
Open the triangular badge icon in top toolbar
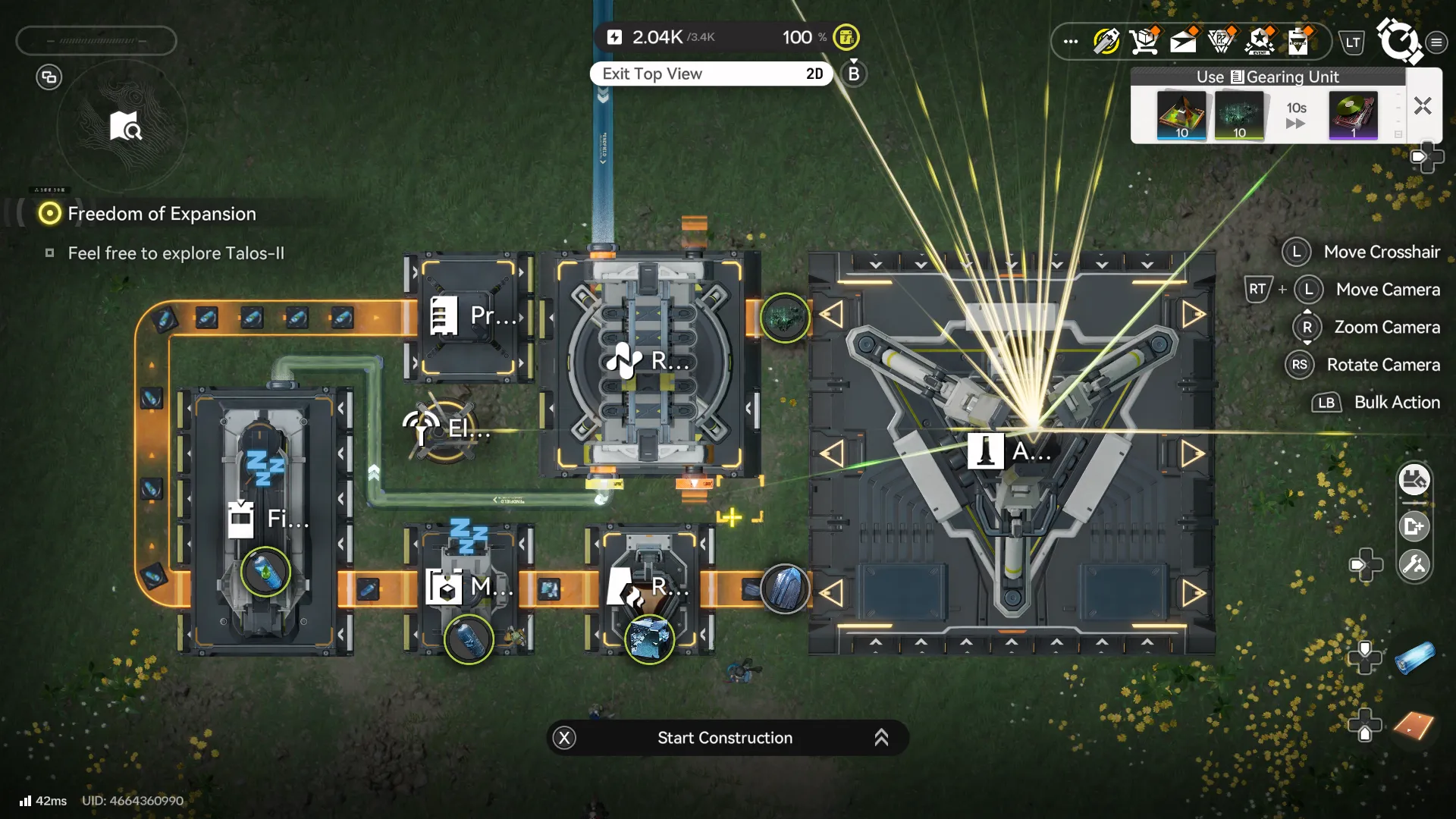tap(1221, 41)
